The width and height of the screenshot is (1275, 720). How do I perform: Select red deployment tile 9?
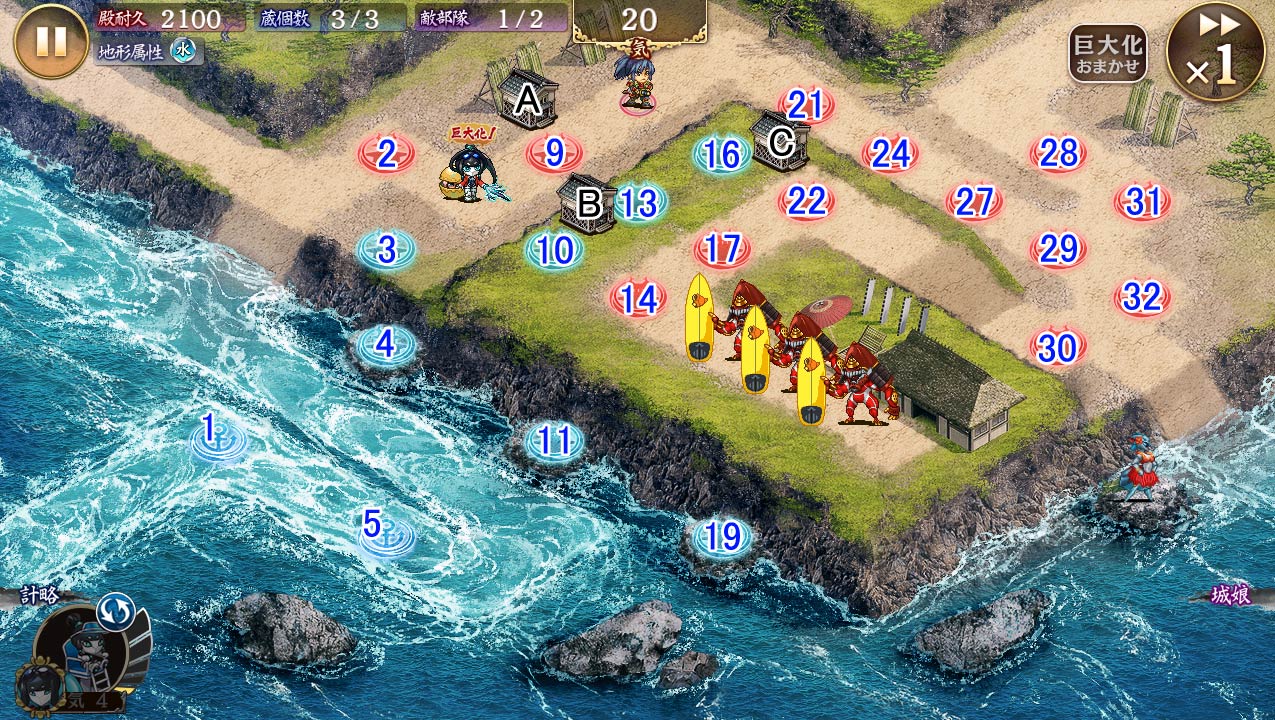555,154
